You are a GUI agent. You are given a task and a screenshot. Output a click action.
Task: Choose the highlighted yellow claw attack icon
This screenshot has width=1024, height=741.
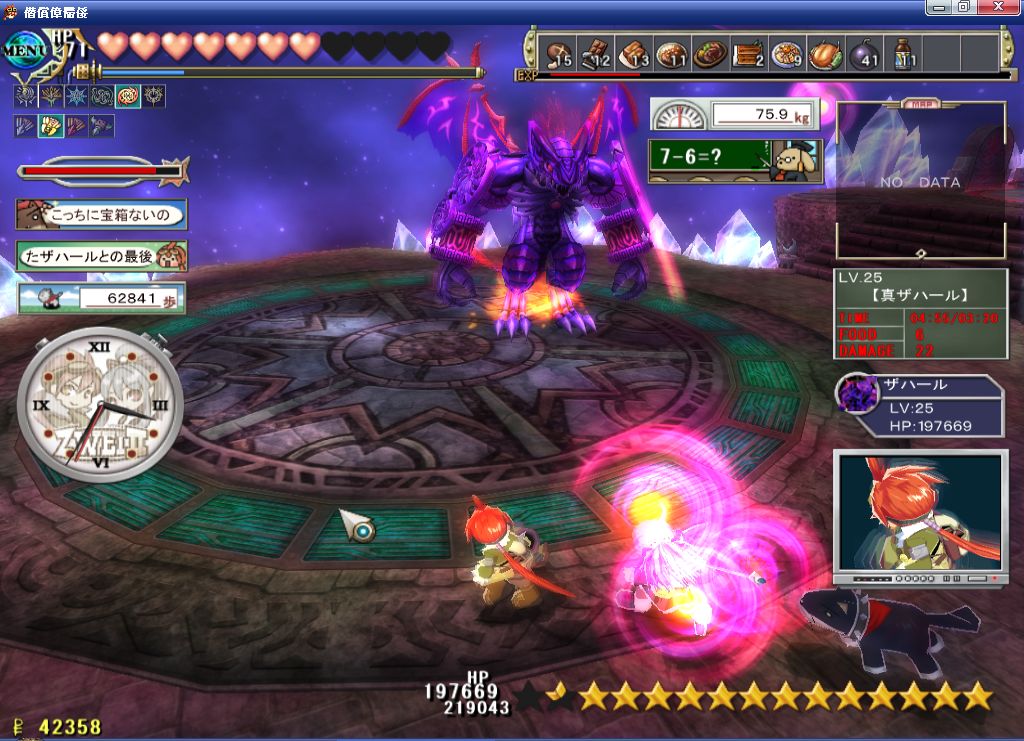50,126
